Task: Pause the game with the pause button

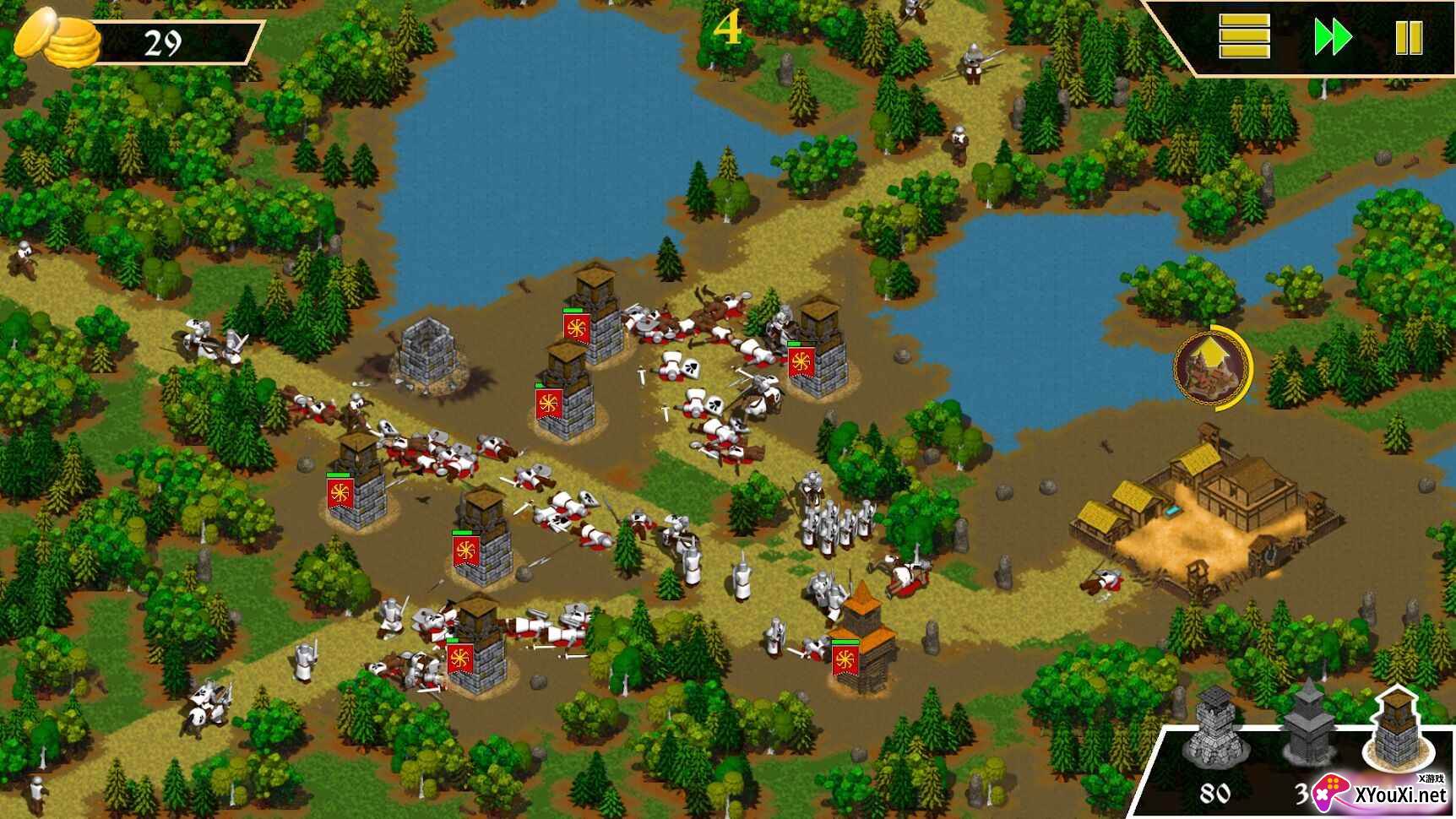Action: pos(1409,38)
